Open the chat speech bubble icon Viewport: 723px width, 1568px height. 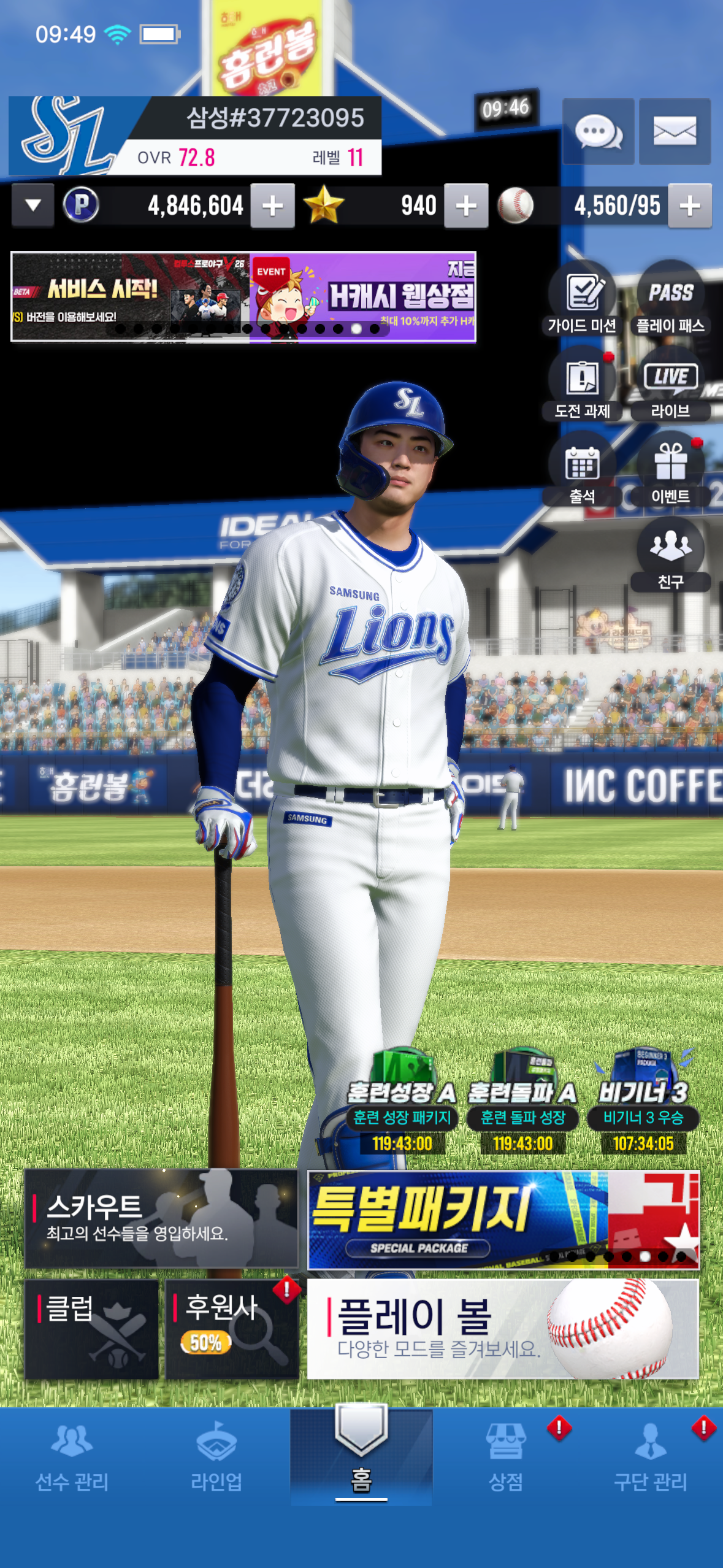pos(598,131)
